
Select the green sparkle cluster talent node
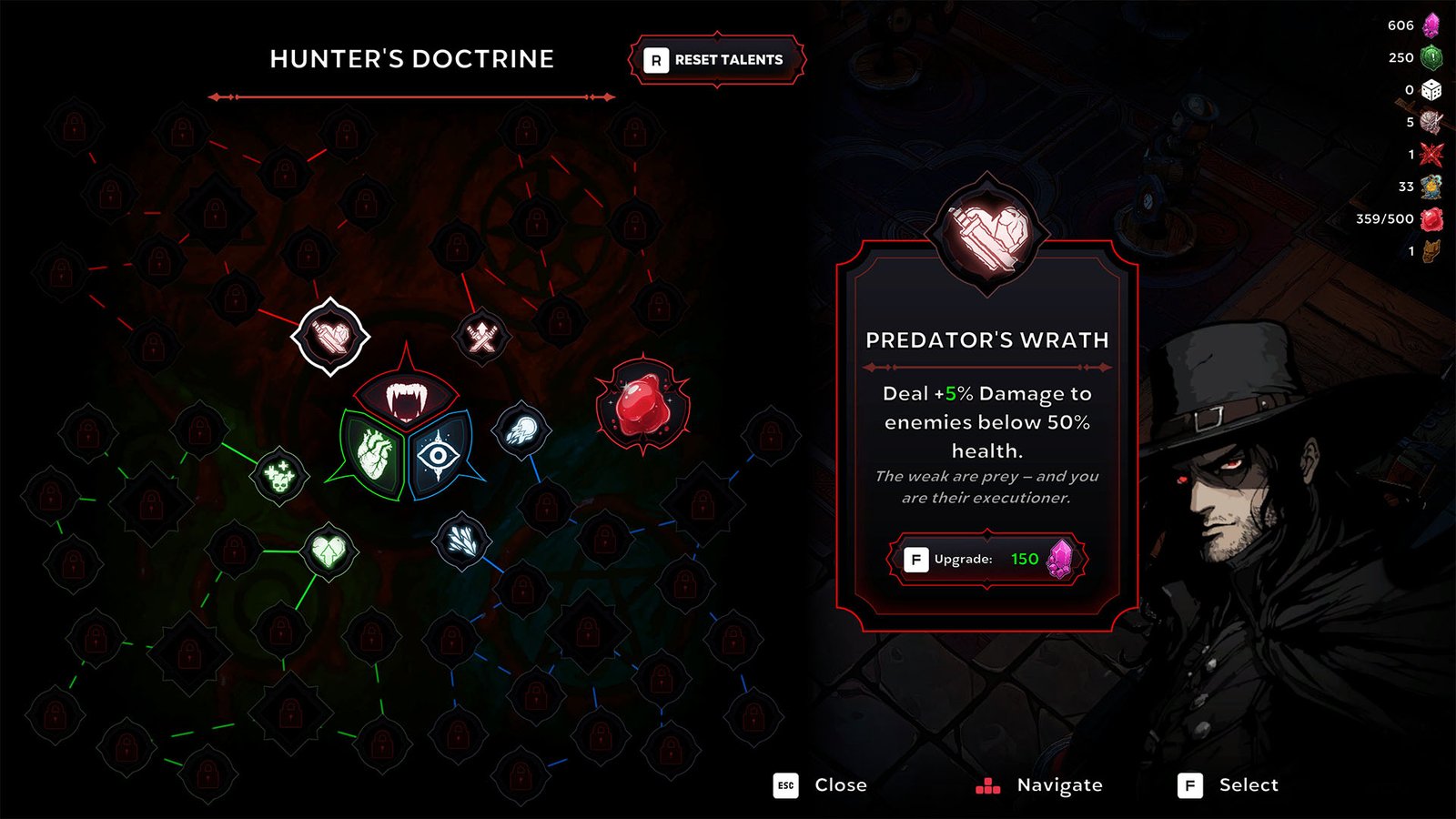(279, 475)
